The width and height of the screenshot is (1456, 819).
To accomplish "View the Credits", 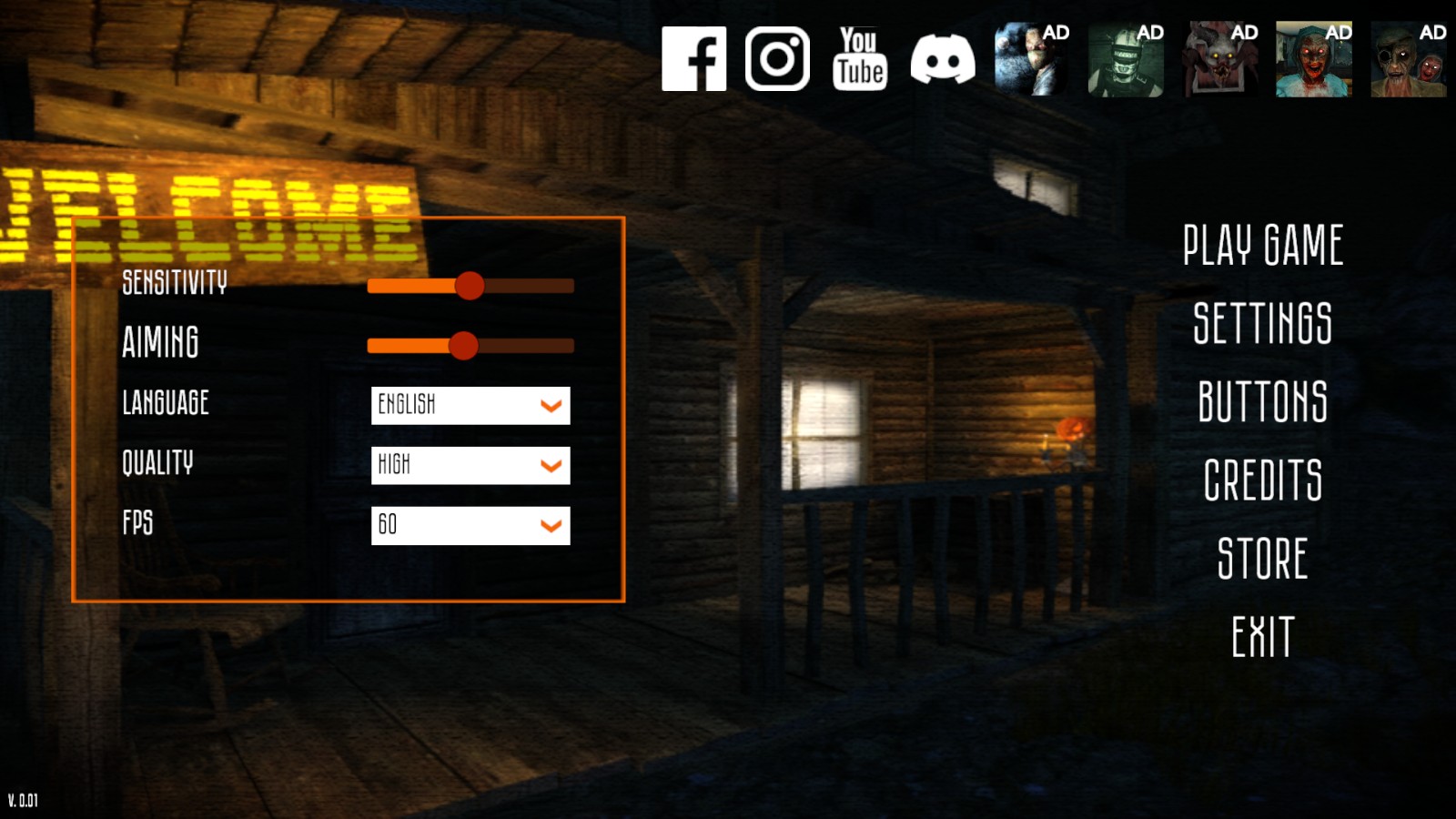I will (1262, 480).
